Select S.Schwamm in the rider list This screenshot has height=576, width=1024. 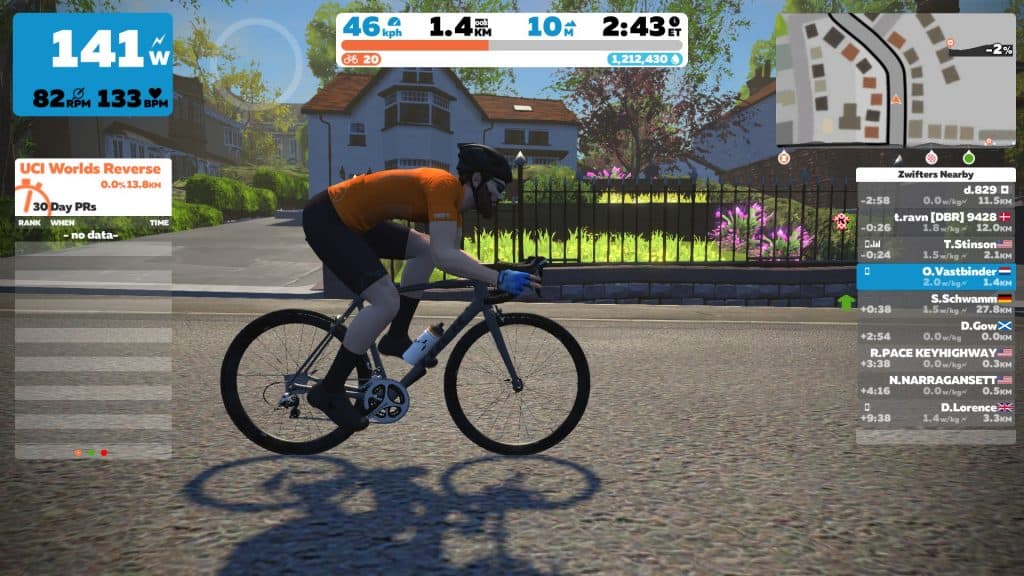935,303
